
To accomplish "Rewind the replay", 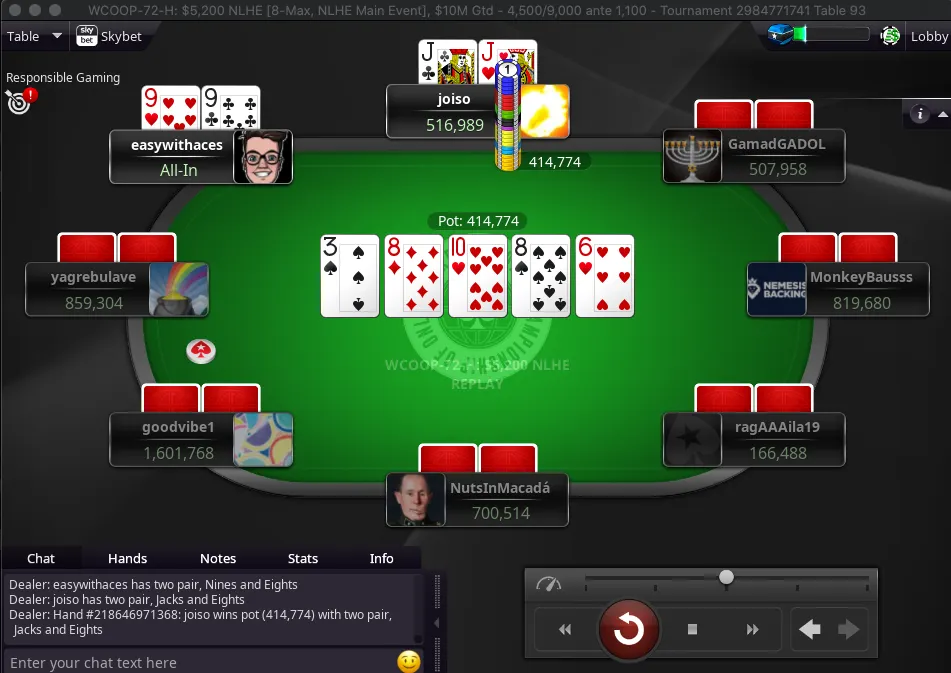I will pyautogui.click(x=565, y=629).
